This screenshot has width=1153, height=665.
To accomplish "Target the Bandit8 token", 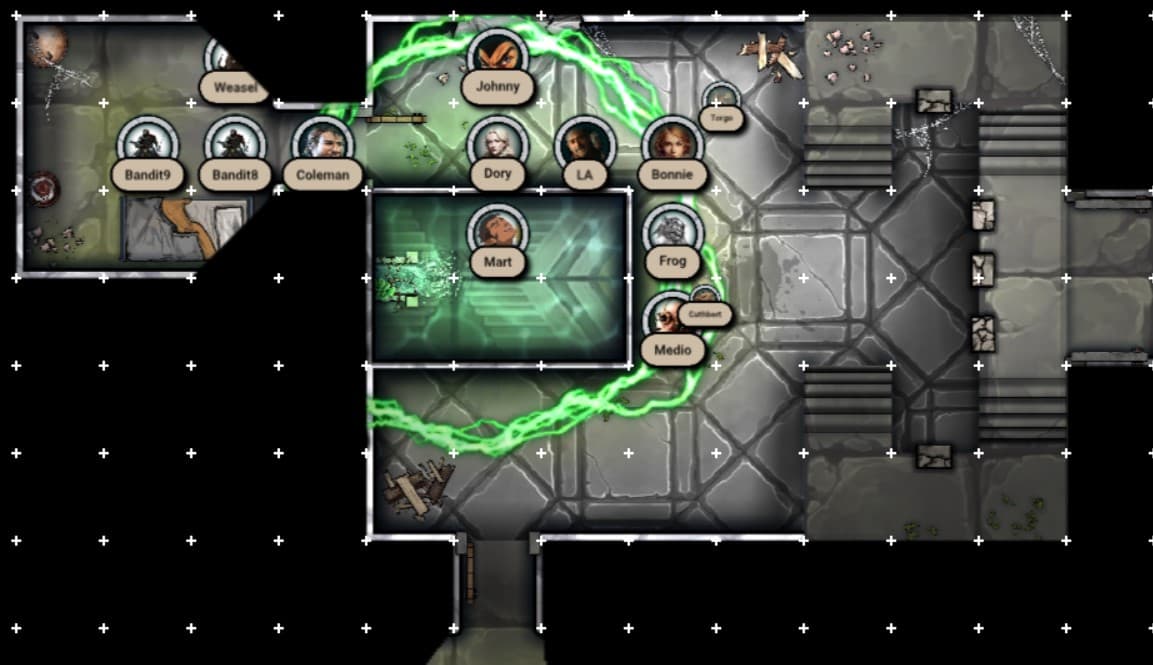I will point(235,144).
